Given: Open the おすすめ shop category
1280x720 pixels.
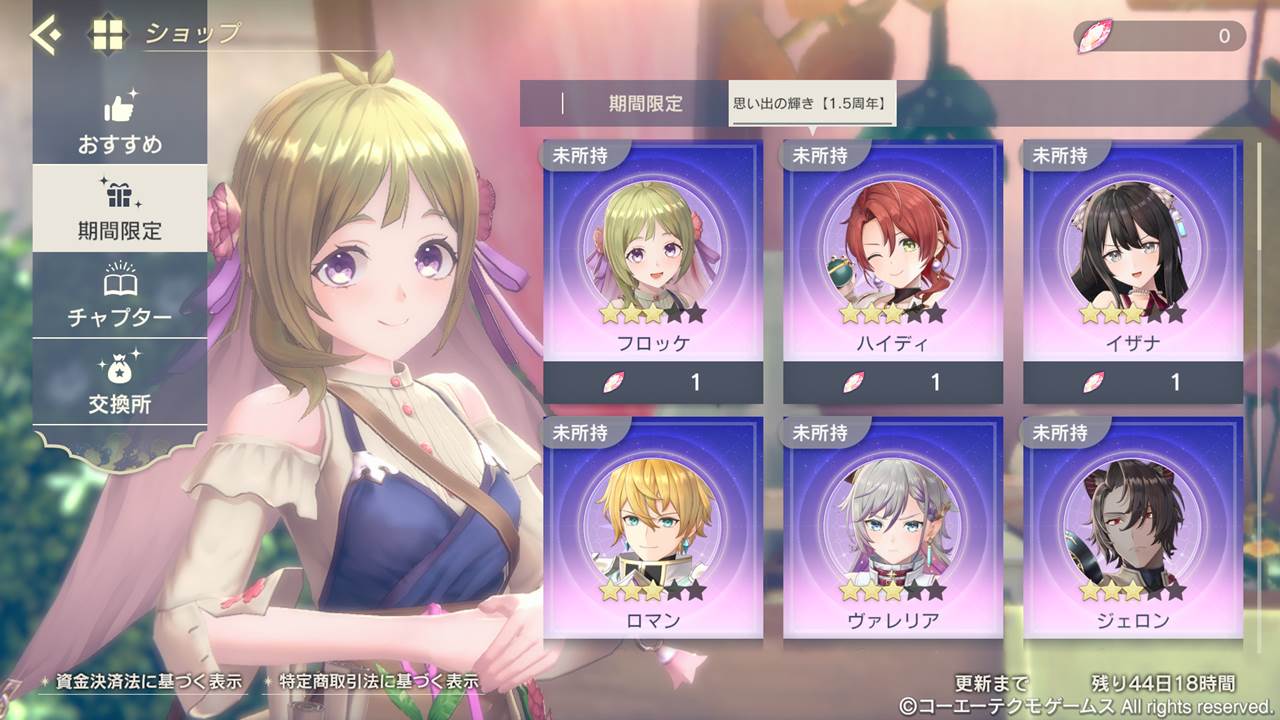Looking at the screenshot, I should [x=120, y=124].
